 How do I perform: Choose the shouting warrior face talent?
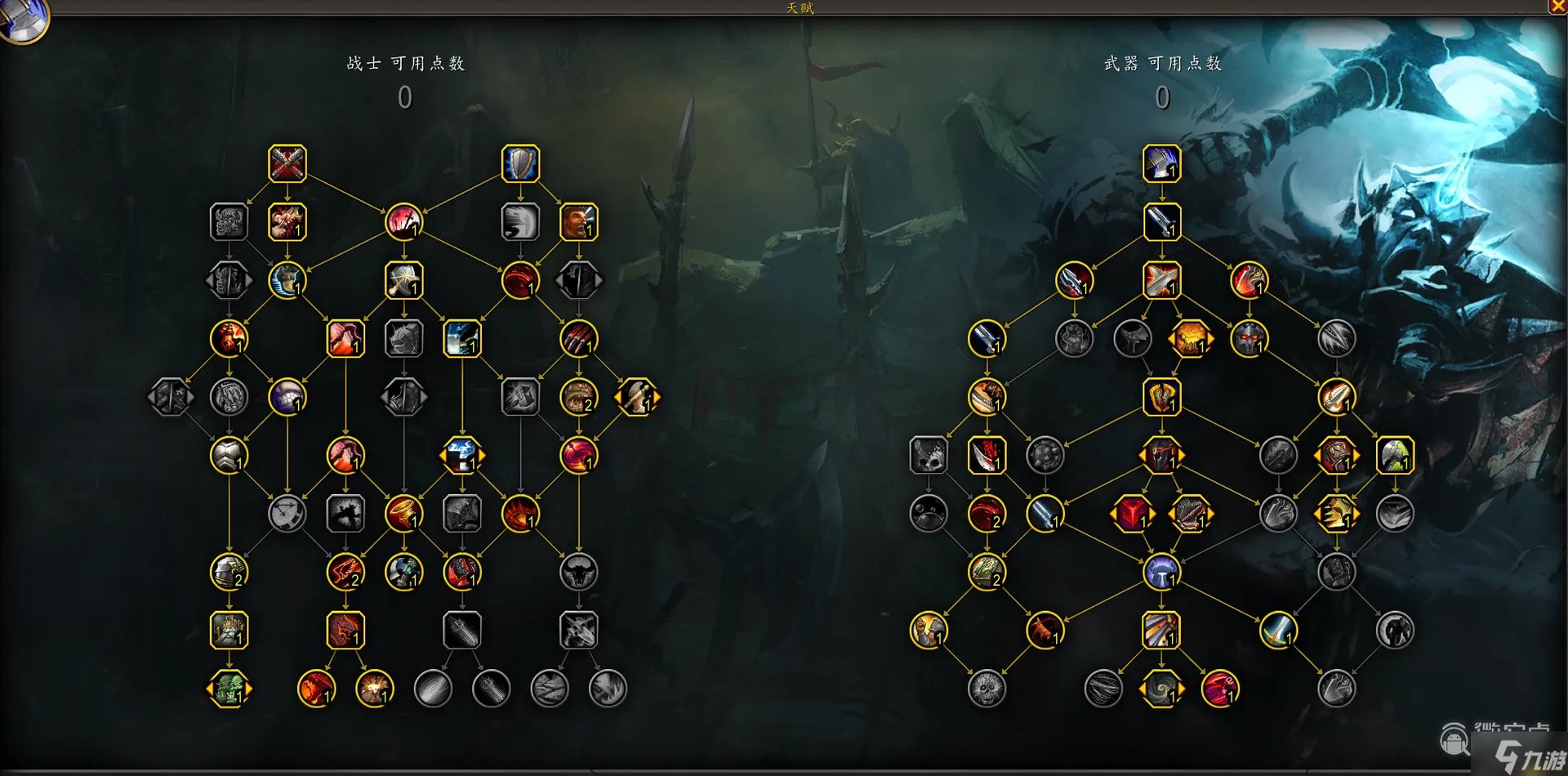[x=578, y=222]
